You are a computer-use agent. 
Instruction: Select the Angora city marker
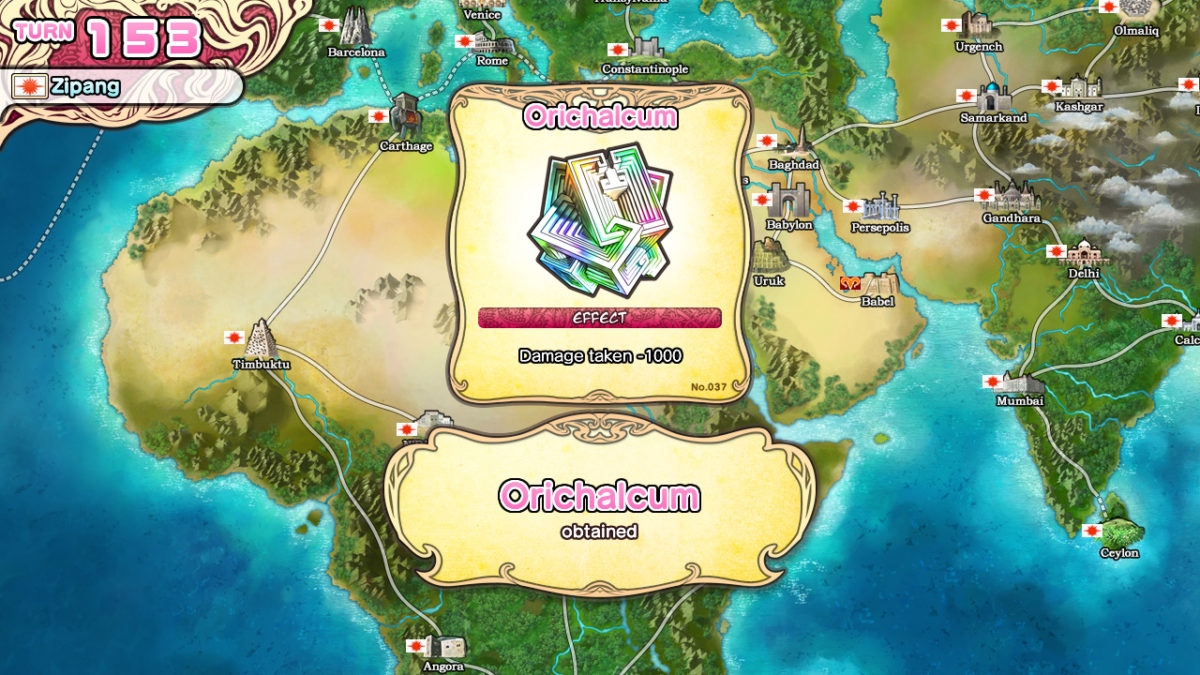point(444,647)
